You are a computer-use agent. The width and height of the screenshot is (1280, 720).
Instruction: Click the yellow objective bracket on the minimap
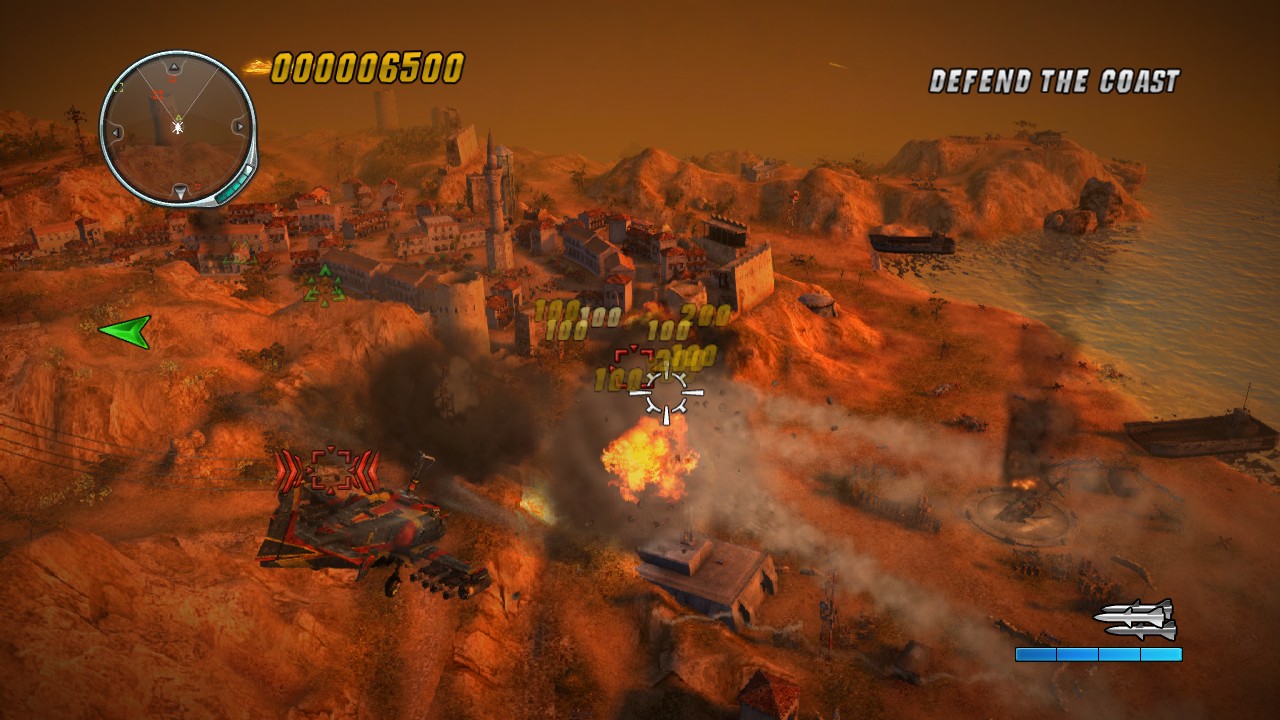[119, 87]
